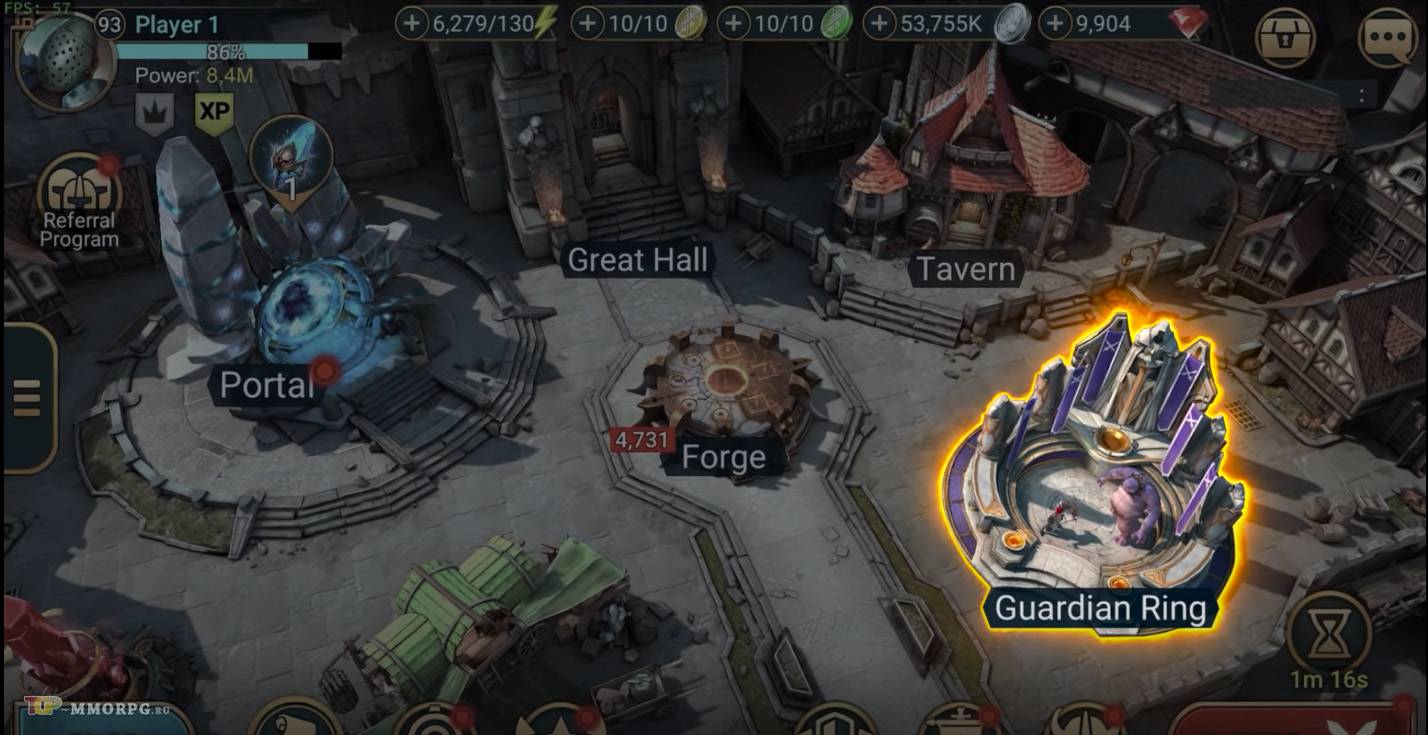Open the Great Hall
This screenshot has height=735, width=1428.
pyautogui.click(x=637, y=261)
